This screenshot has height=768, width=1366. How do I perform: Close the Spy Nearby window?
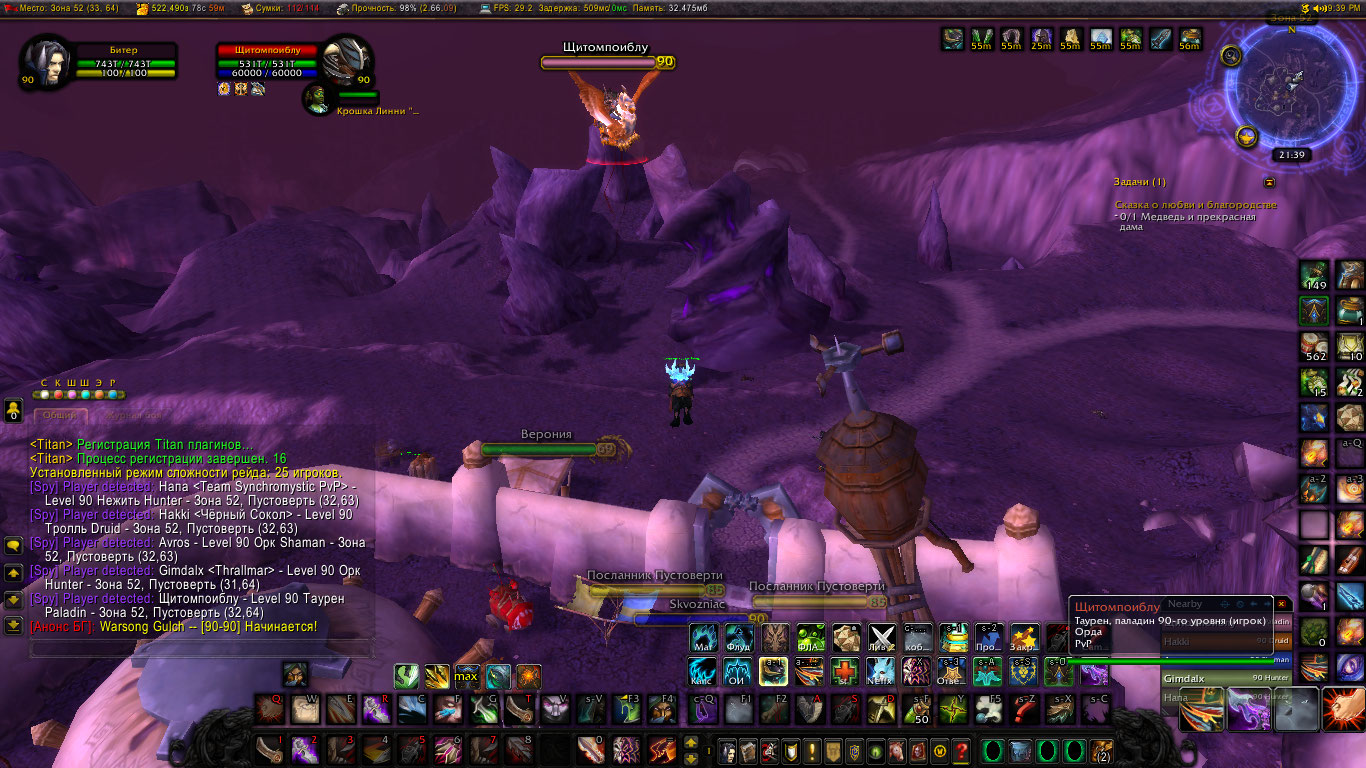(1282, 604)
